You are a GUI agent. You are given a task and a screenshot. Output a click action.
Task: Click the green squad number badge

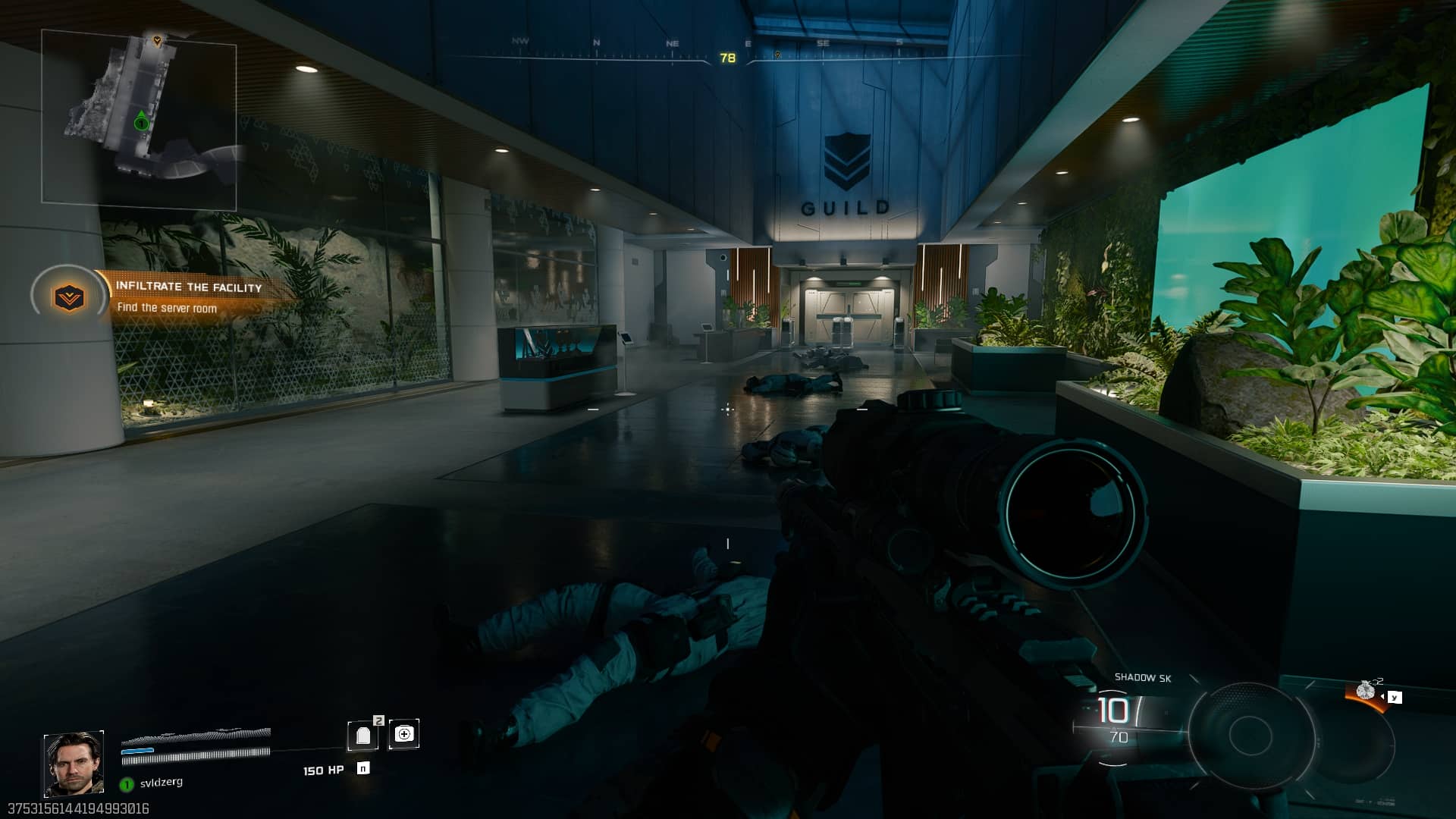(127, 784)
